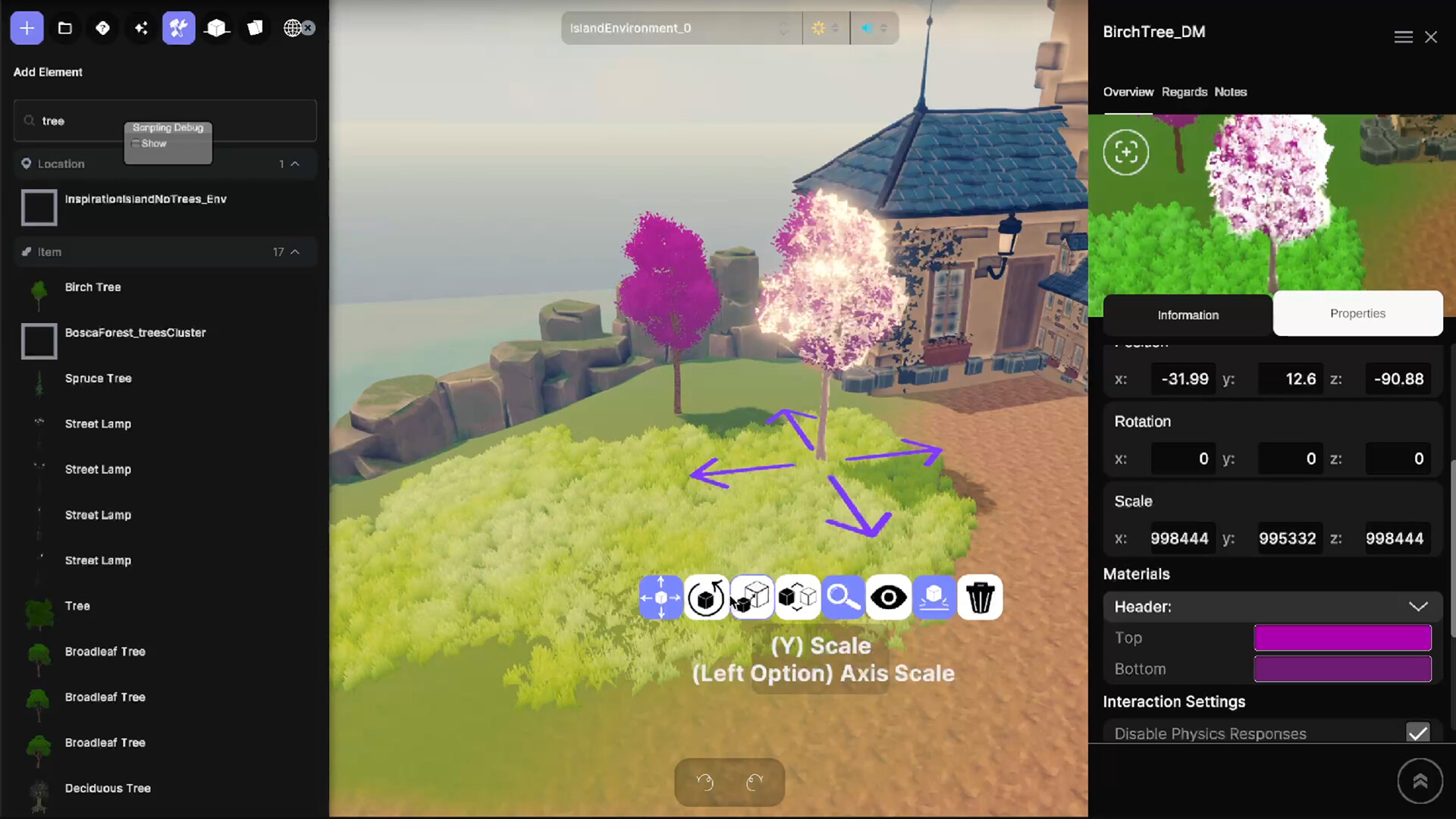Click the Drop to ground icon
This screenshot has width=1456, height=819.
(934, 598)
